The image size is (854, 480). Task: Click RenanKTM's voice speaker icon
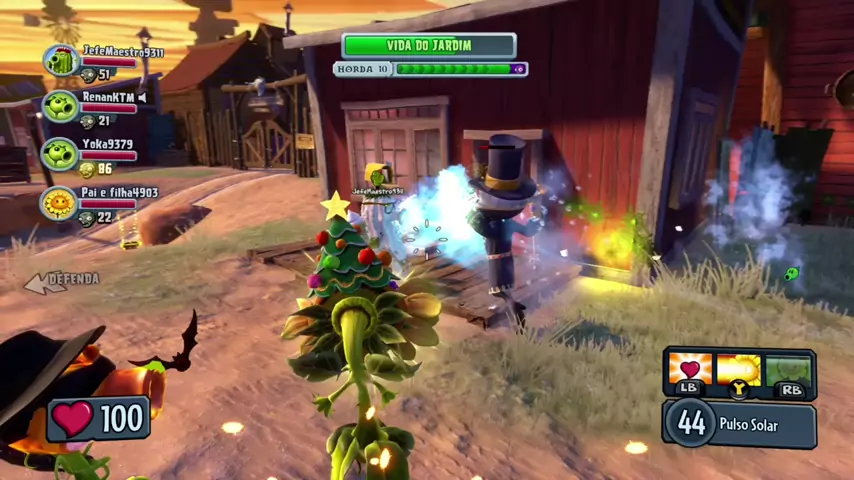click(x=143, y=97)
